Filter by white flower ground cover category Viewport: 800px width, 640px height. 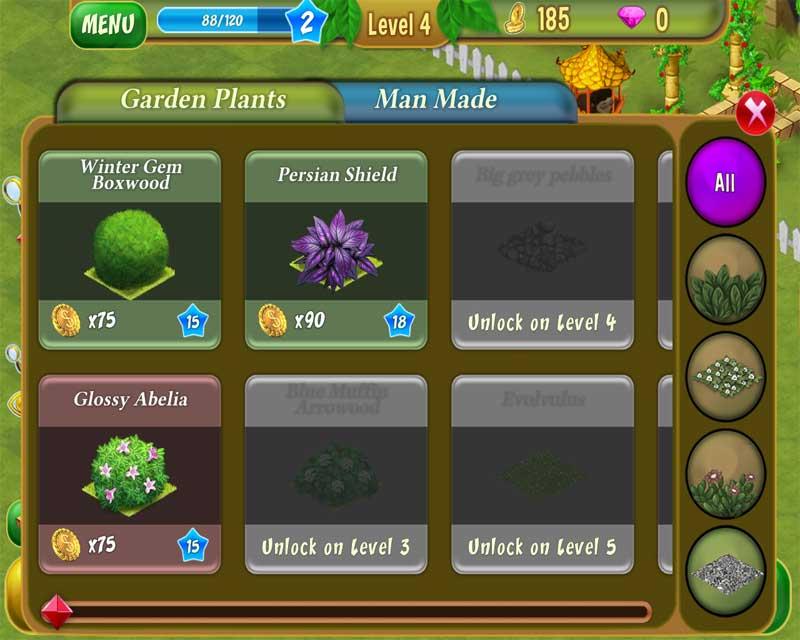(x=725, y=377)
